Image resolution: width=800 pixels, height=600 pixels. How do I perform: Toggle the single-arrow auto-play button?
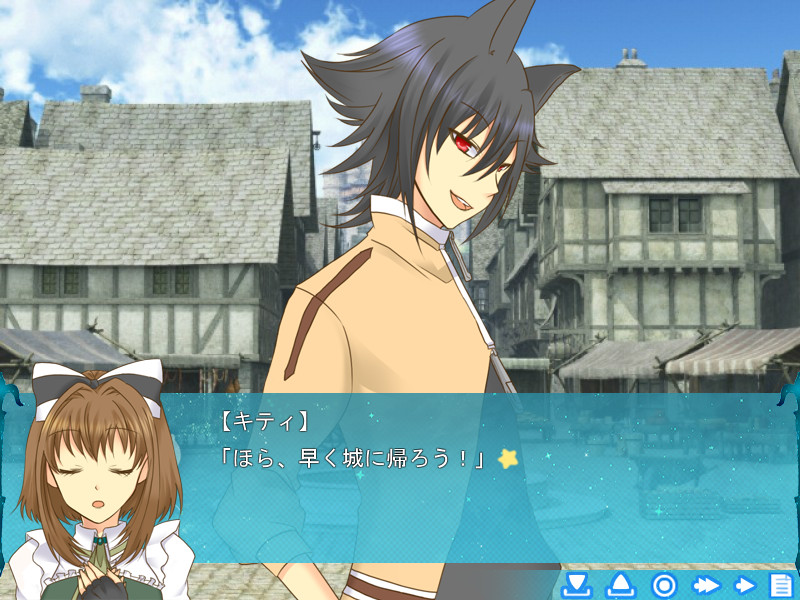pyautogui.click(x=745, y=585)
